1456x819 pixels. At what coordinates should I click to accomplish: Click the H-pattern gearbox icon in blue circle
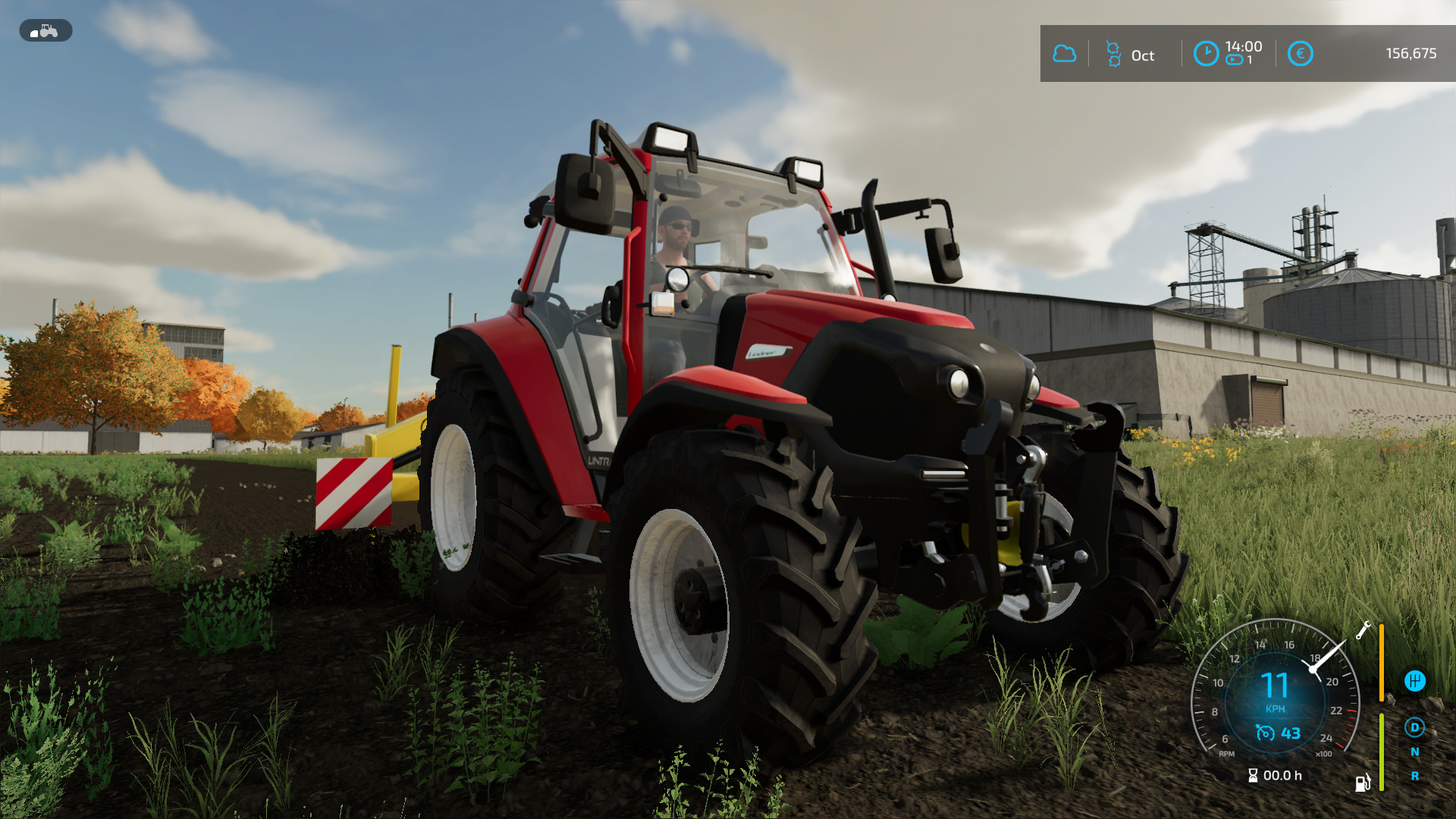1416,680
